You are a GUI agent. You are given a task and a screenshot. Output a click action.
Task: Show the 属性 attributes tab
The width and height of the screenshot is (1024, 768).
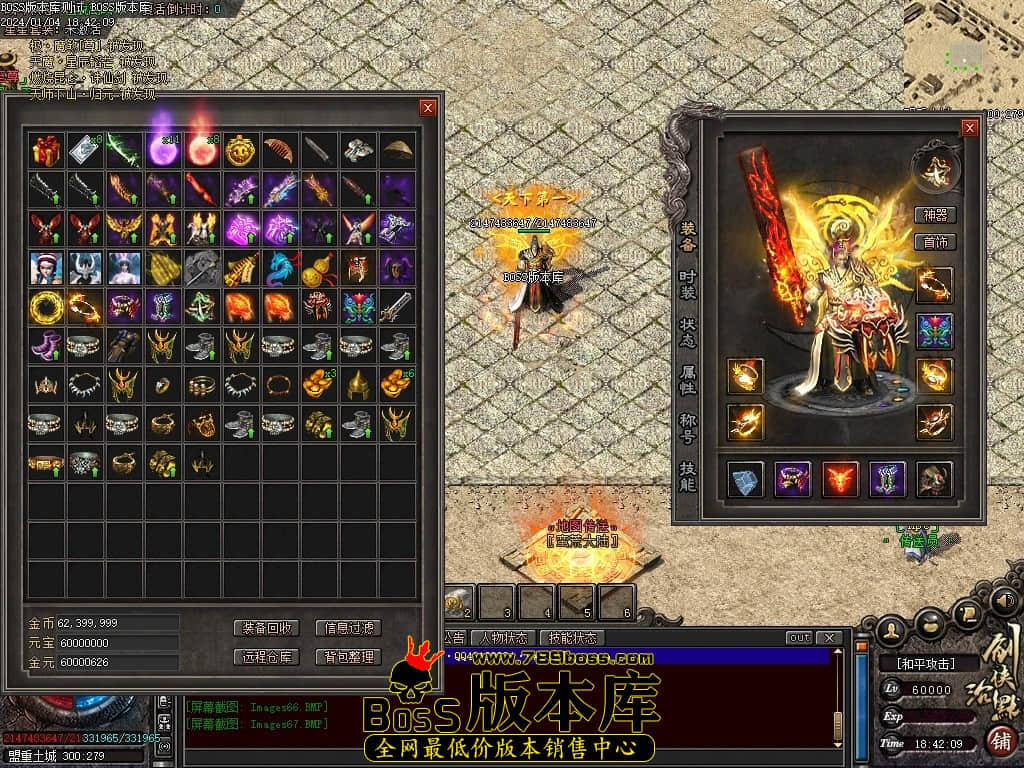(688, 381)
